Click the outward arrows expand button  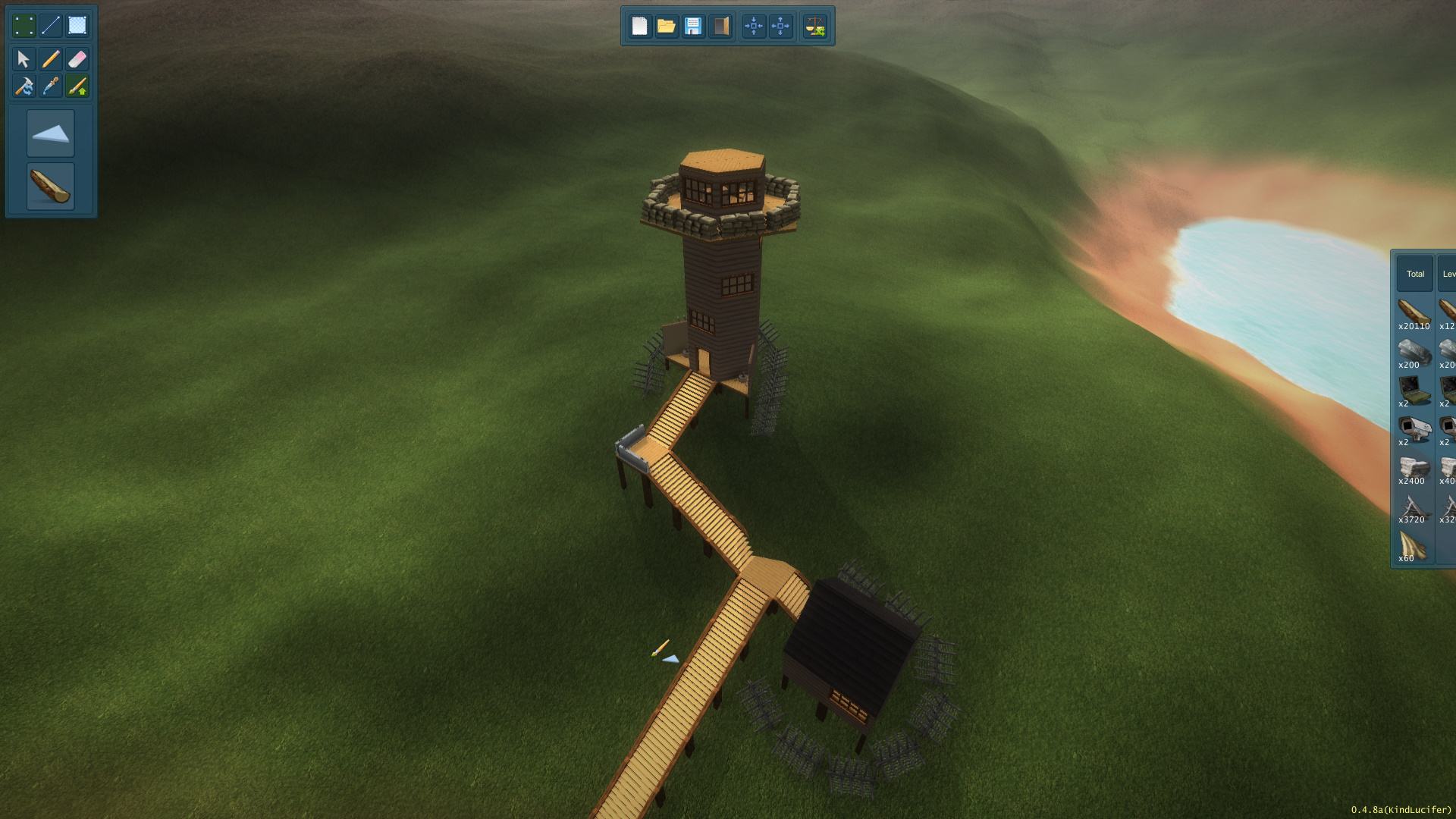pyautogui.click(x=780, y=27)
